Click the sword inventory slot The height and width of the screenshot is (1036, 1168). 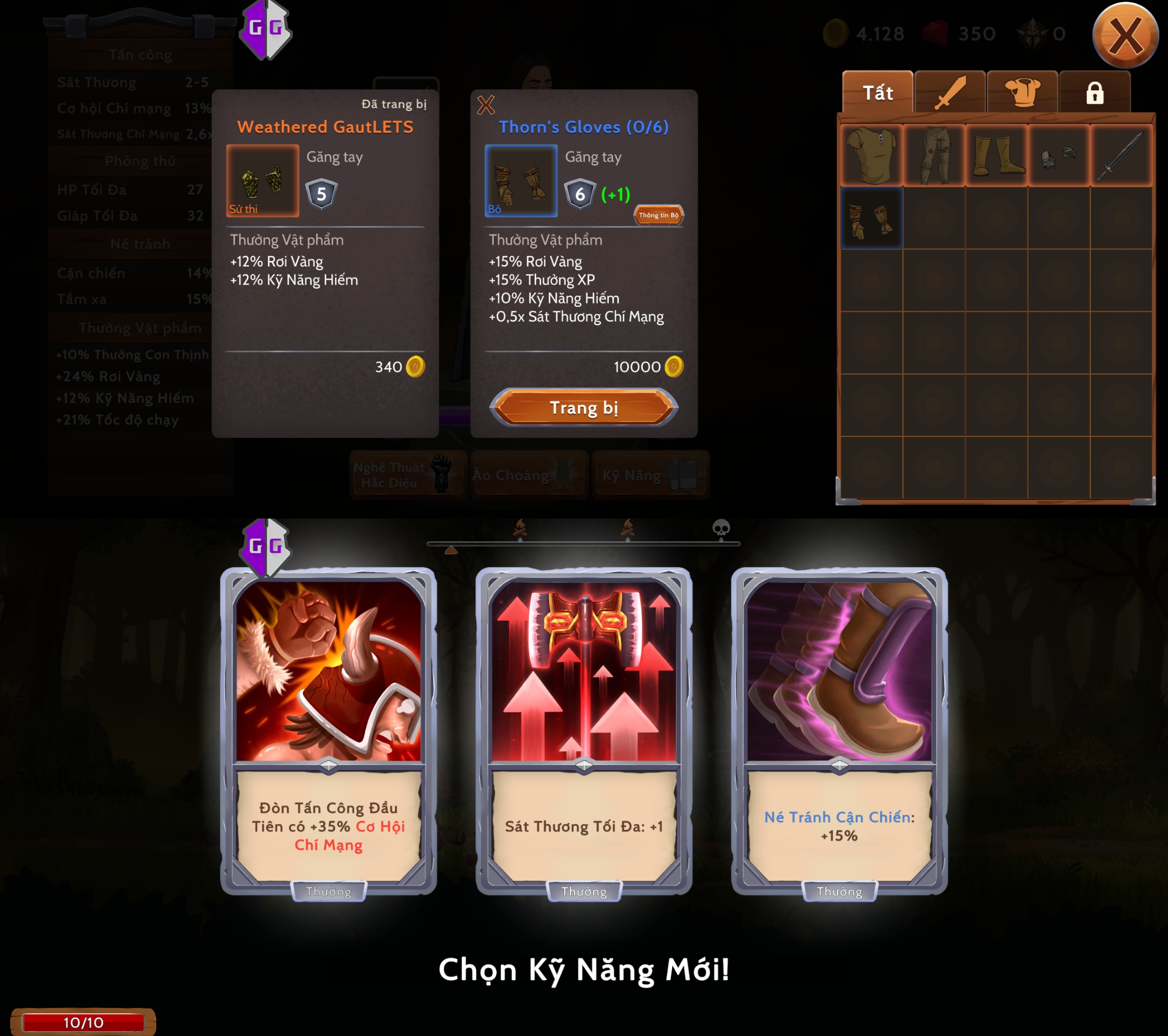coord(1121,155)
